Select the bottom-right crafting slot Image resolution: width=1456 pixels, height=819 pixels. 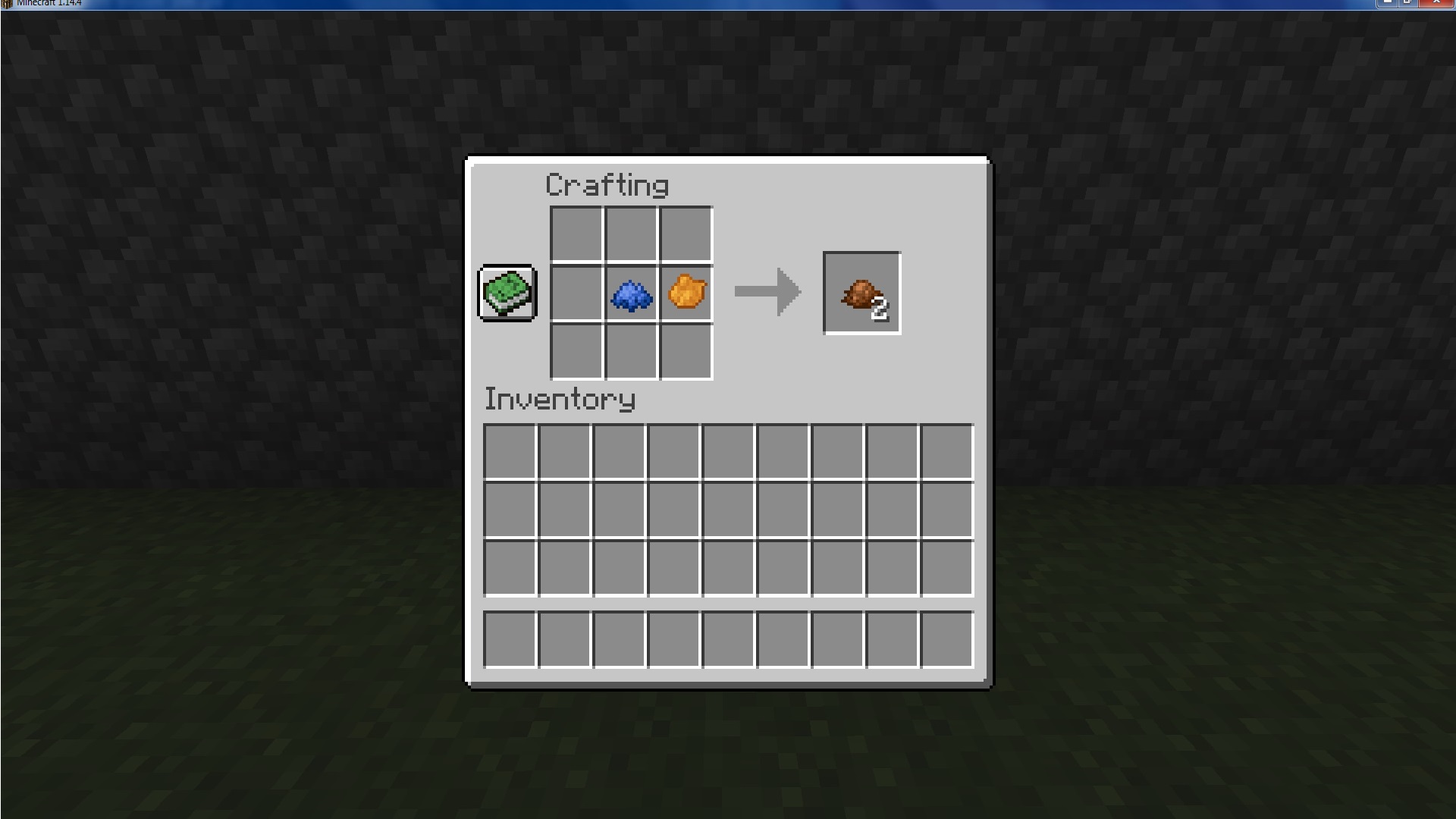[x=685, y=351]
